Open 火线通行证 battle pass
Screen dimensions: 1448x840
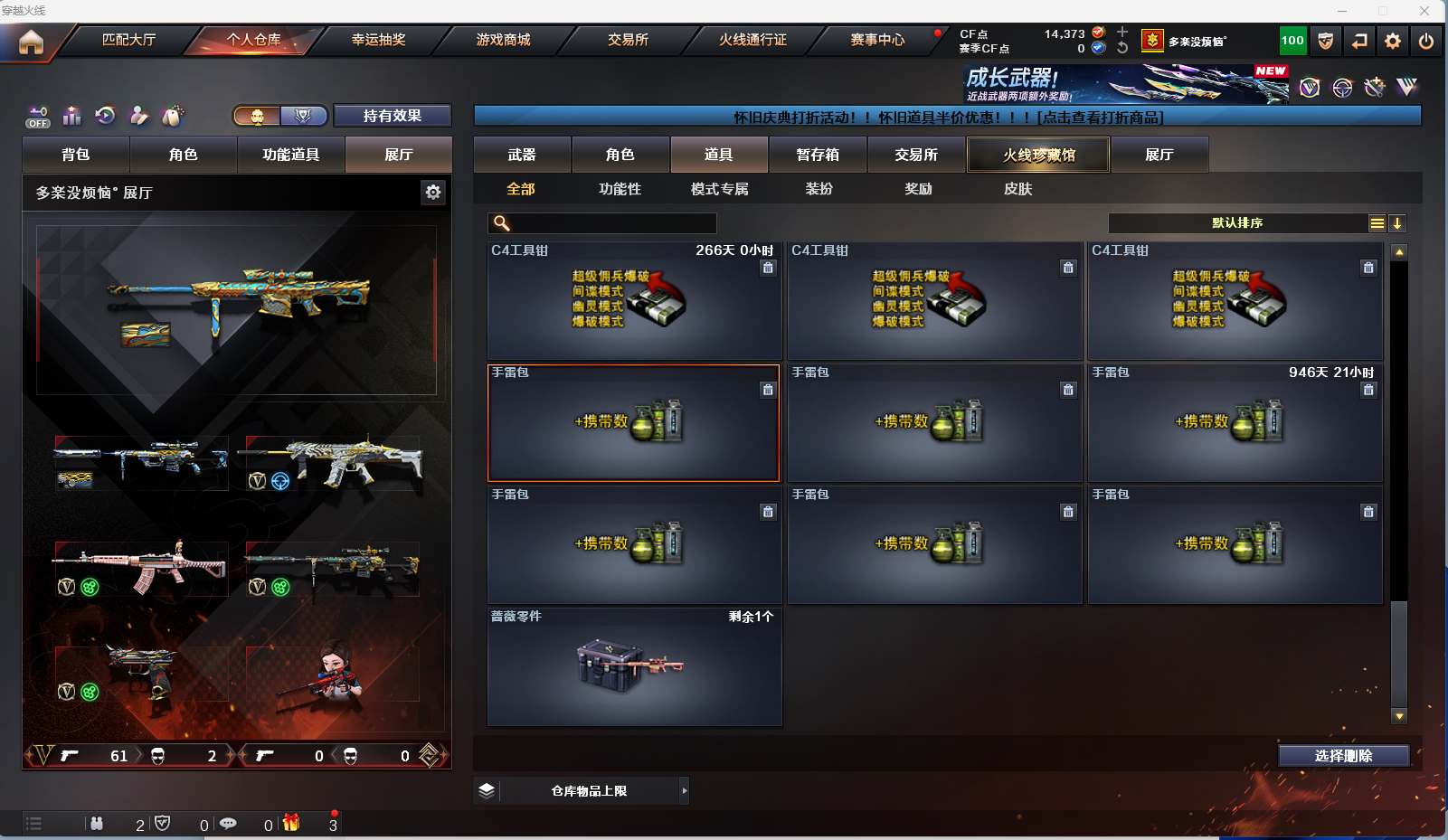[x=752, y=40]
